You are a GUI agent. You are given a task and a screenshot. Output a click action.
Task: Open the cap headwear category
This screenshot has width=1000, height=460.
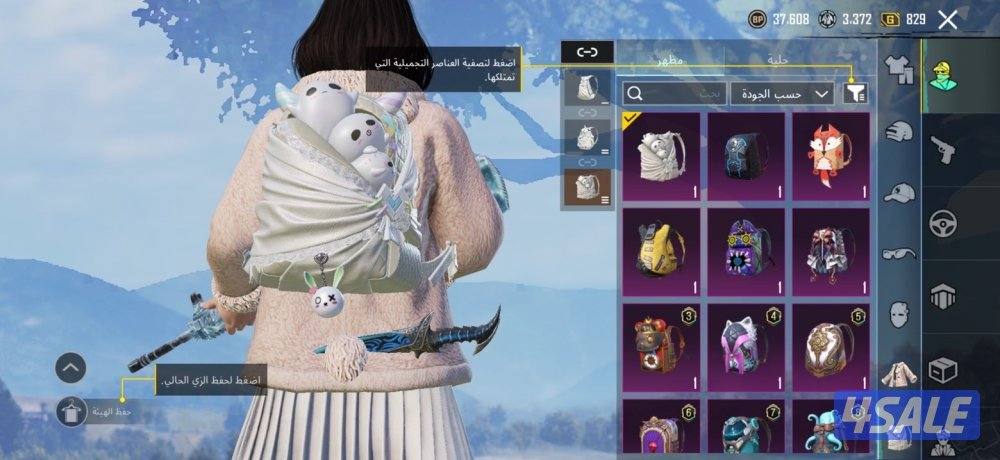point(901,192)
